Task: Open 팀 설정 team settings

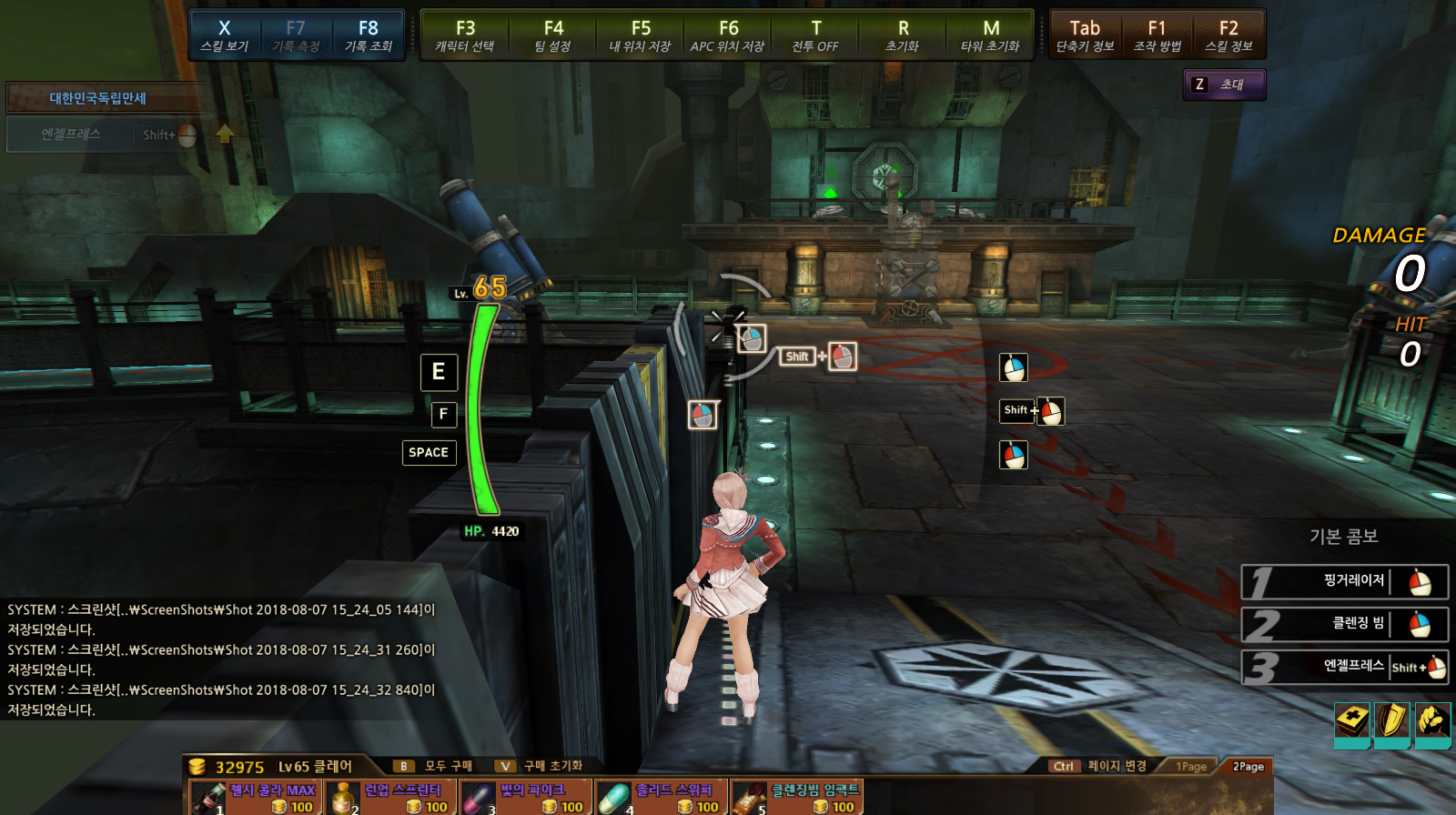Action: click(x=552, y=35)
